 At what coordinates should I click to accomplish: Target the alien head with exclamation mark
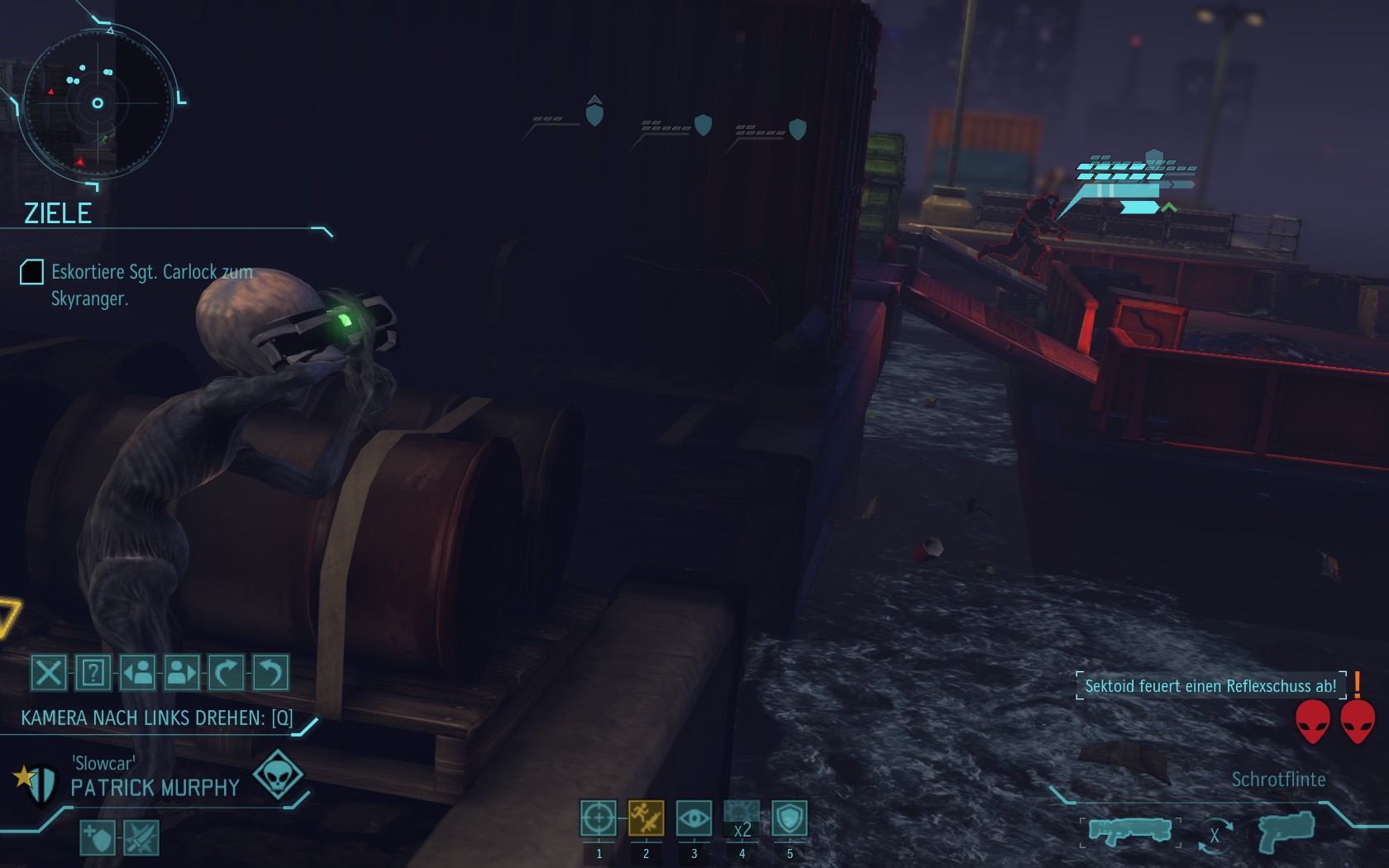pyautogui.click(x=1357, y=721)
